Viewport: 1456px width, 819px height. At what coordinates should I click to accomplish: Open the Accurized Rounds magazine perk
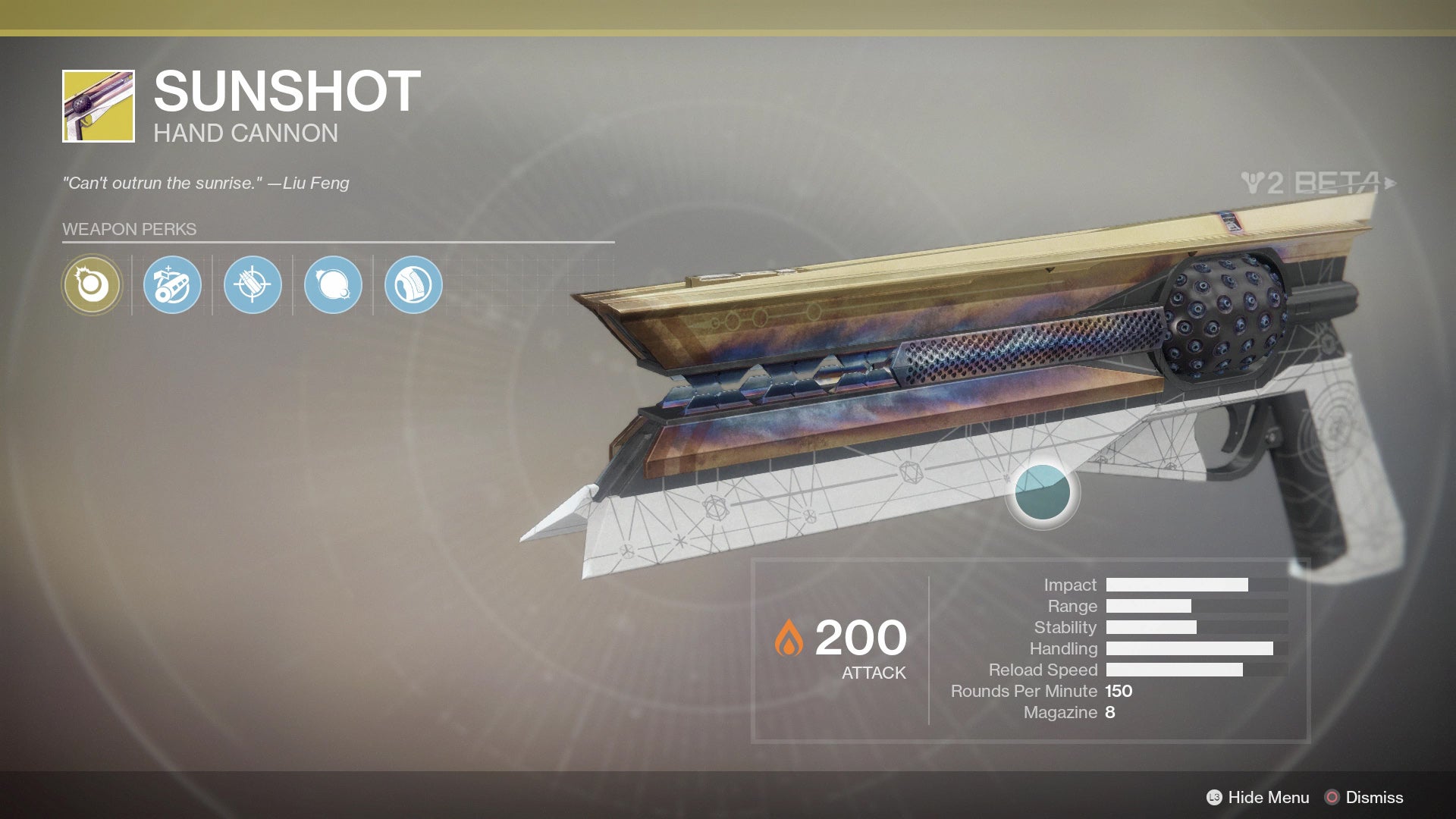252,285
